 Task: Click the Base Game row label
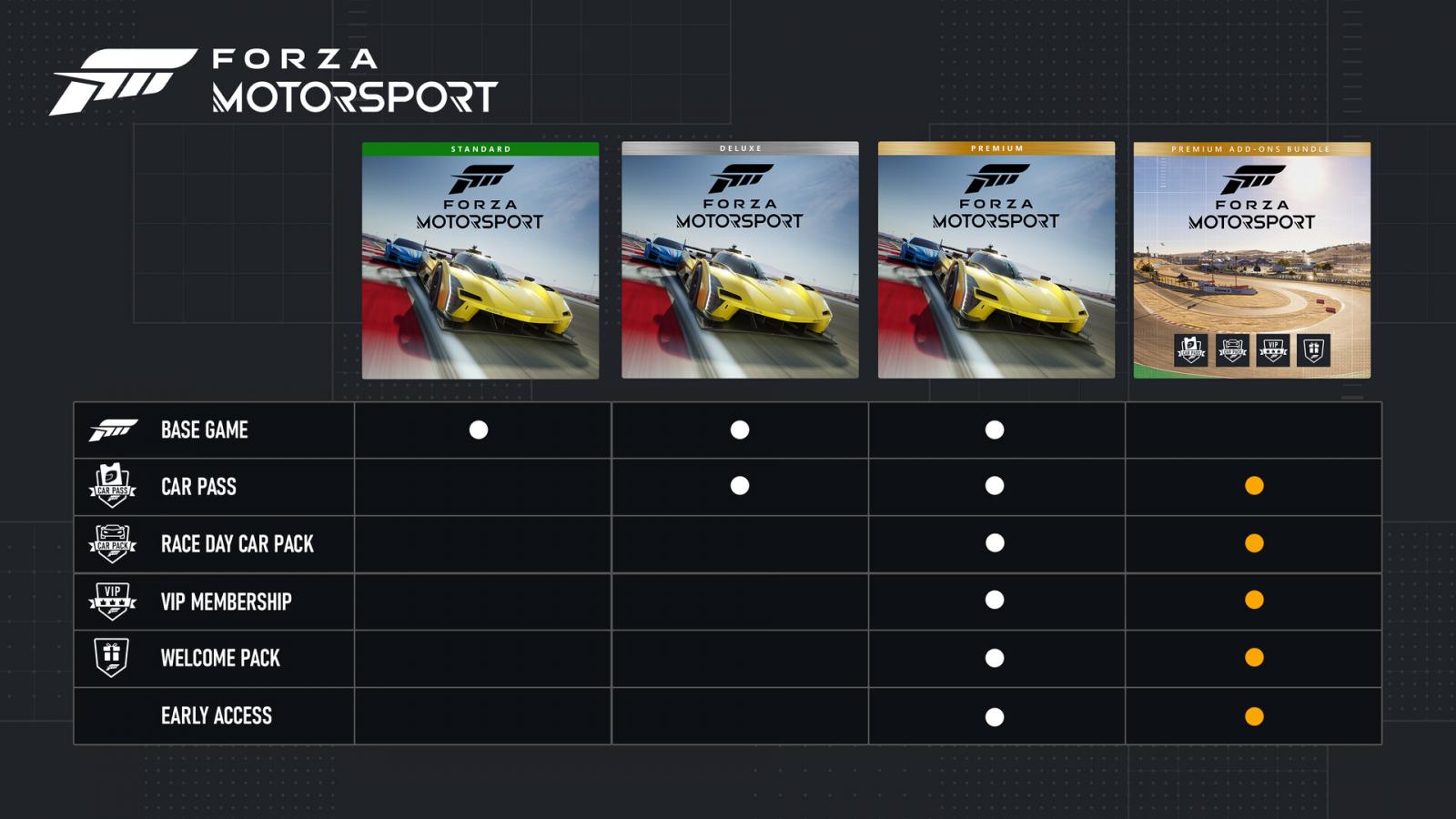[x=205, y=430]
